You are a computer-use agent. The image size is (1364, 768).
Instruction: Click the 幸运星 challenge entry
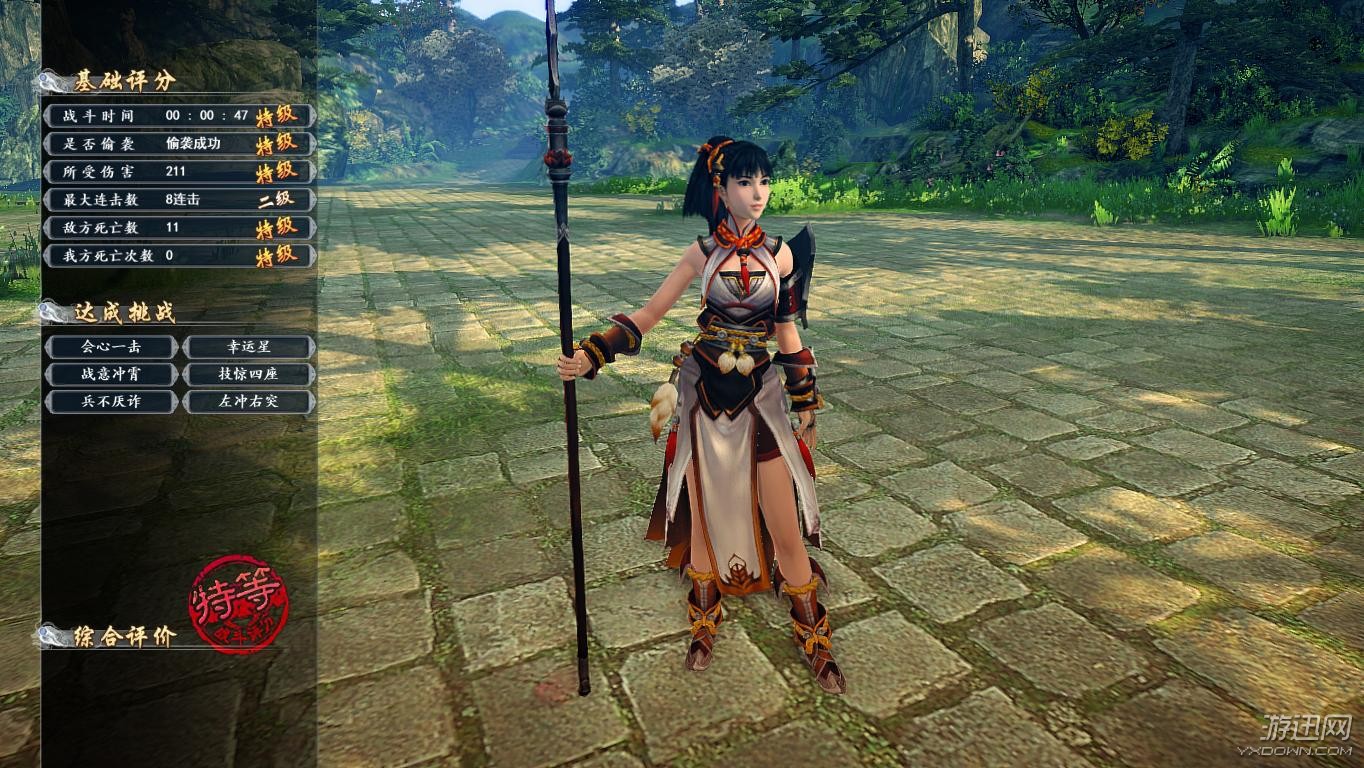[249, 347]
